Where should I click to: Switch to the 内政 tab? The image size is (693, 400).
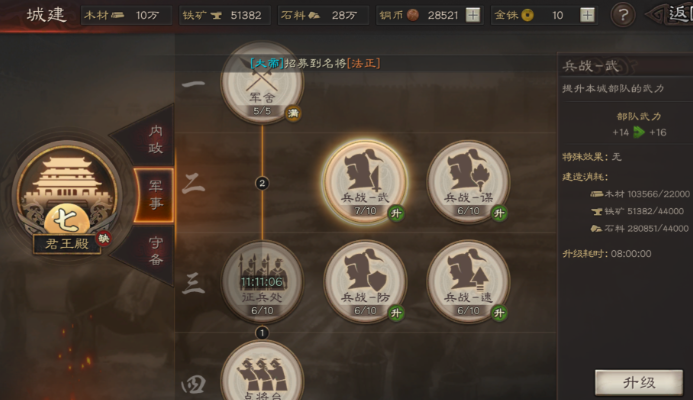coord(156,140)
